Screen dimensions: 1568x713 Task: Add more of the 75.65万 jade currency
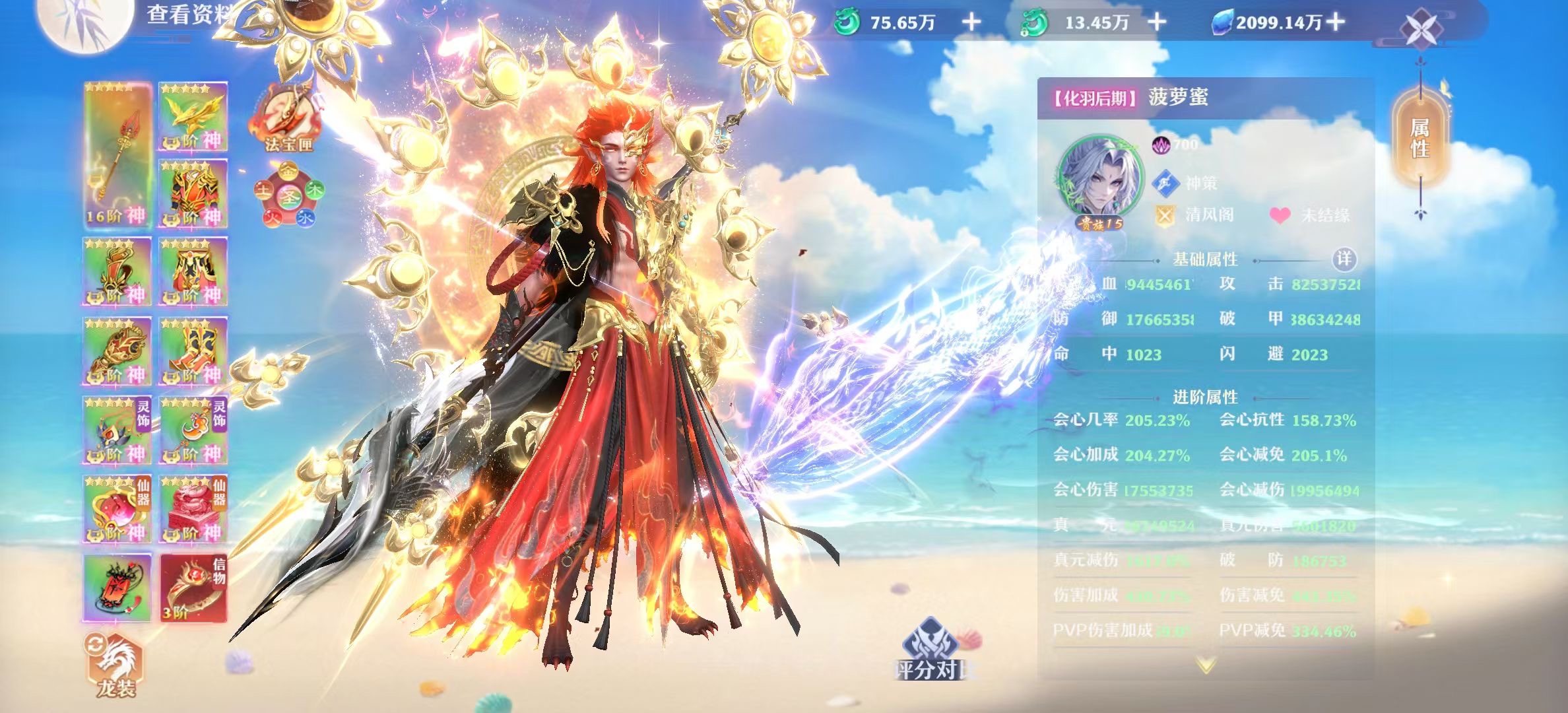pos(971,22)
